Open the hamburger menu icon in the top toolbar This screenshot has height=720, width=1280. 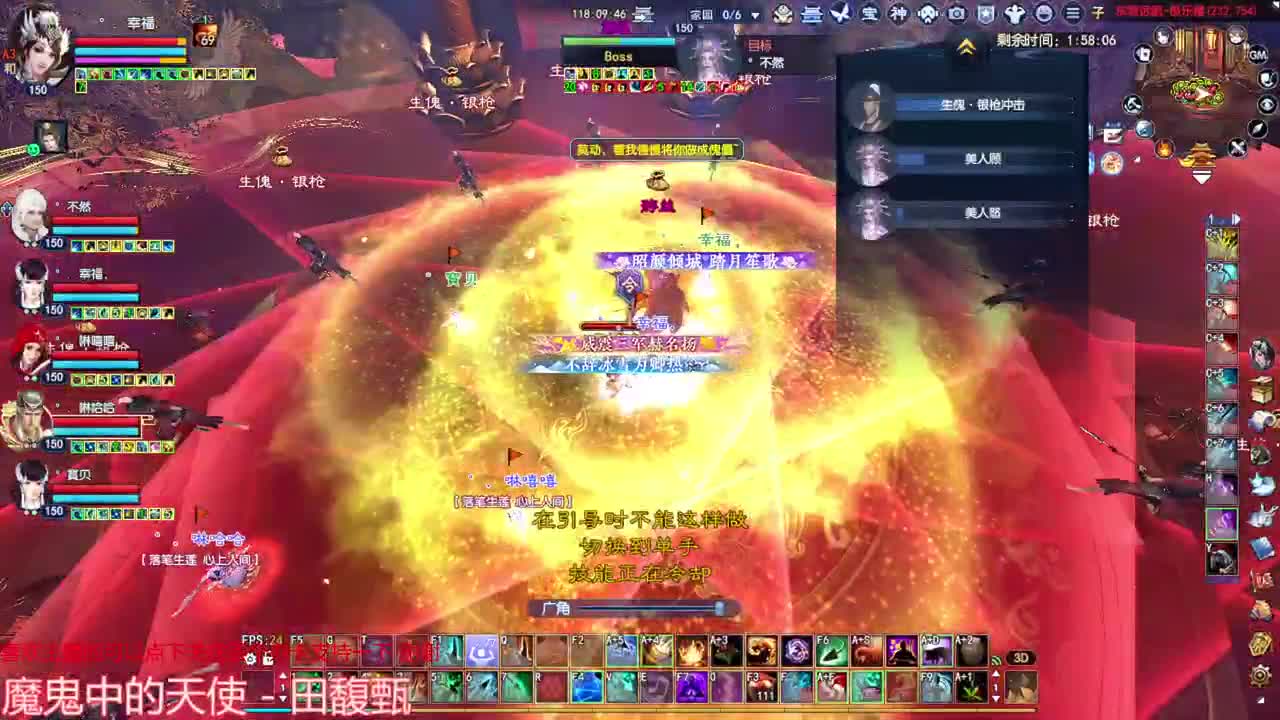click(1070, 13)
